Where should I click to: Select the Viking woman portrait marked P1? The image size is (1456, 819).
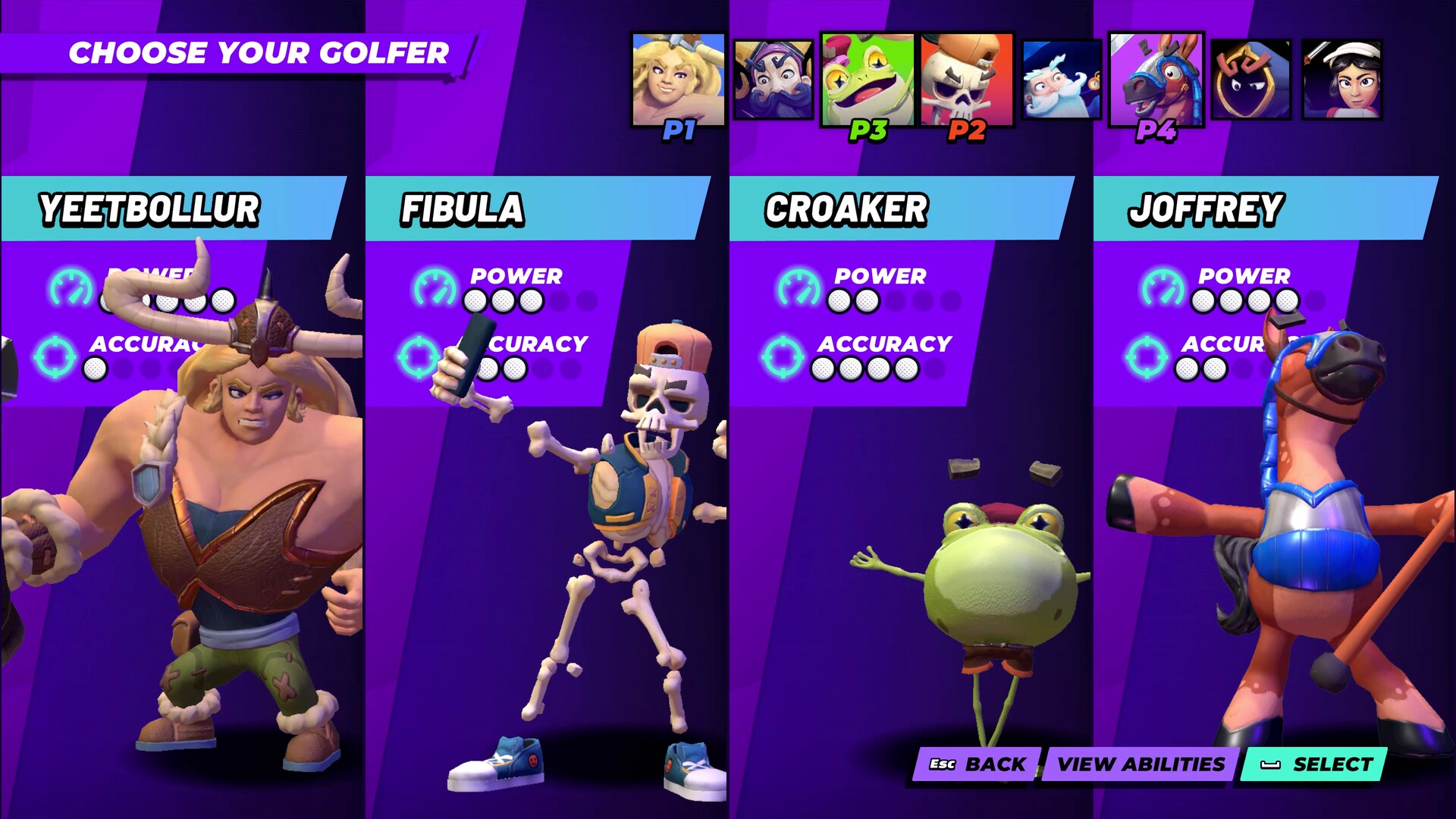(679, 76)
